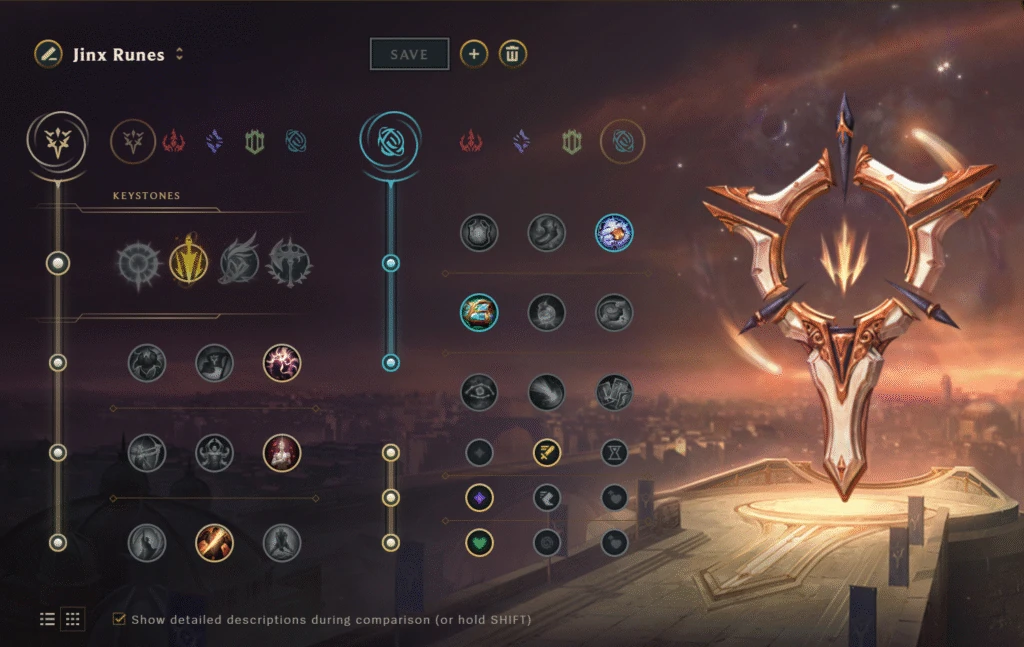Viewport: 1024px width, 647px height.
Task: Select the Press the Attack keystone
Action: click(136, 263)
